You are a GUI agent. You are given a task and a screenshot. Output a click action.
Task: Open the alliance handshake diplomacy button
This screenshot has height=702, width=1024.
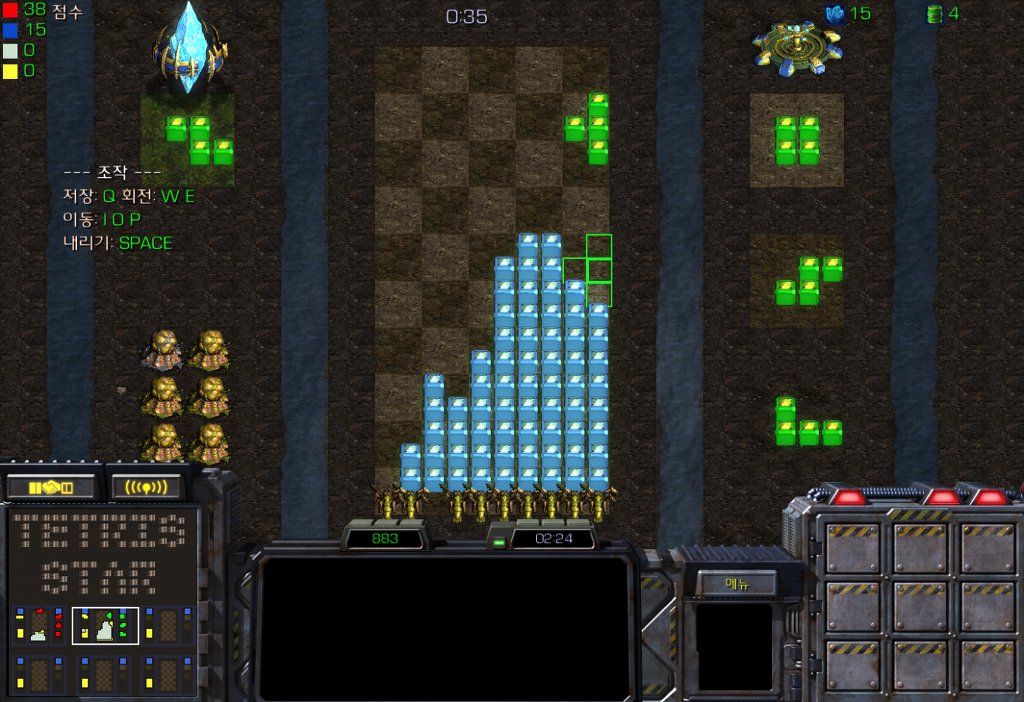click(x=51, y=487)
